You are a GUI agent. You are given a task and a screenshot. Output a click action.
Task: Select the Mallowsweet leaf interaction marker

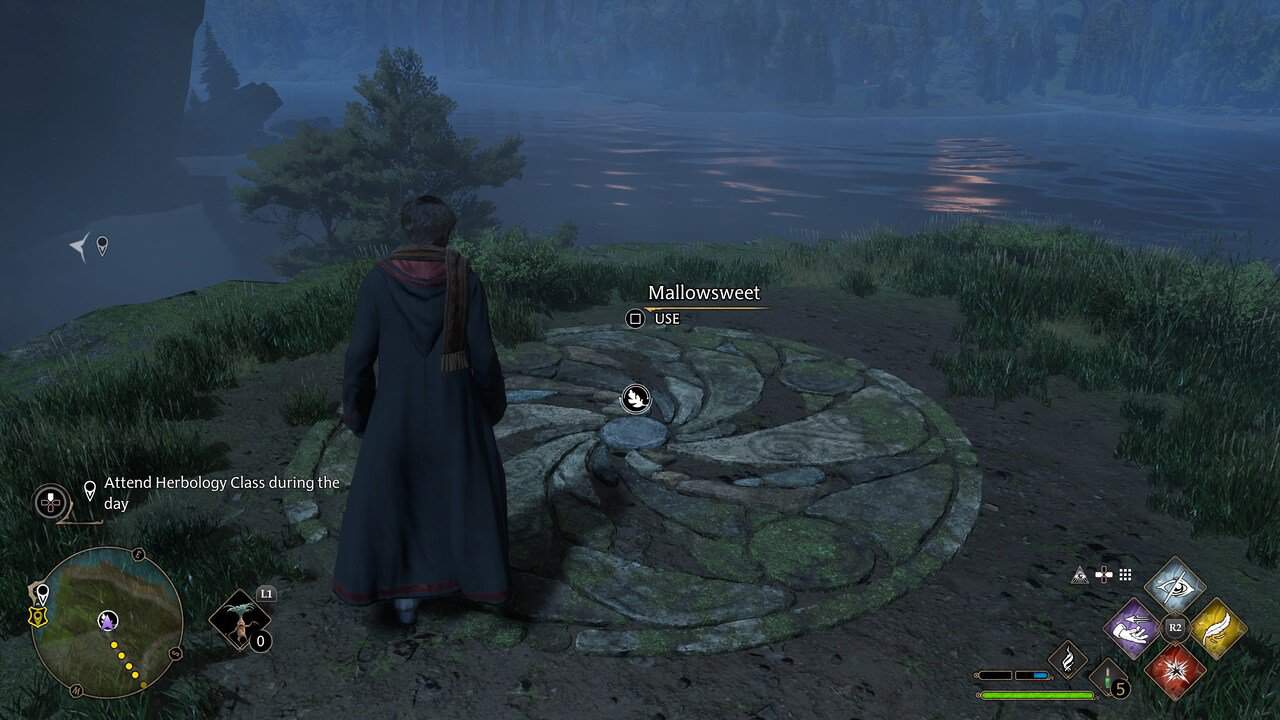coord(635,400)
